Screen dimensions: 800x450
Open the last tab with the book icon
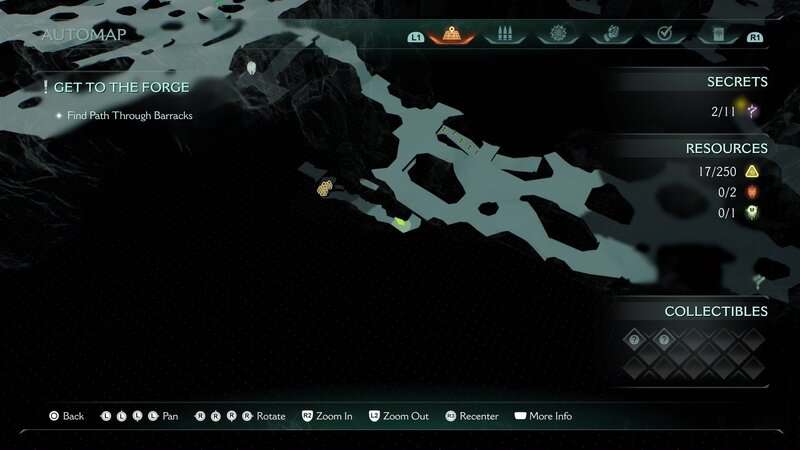point(717,34)
